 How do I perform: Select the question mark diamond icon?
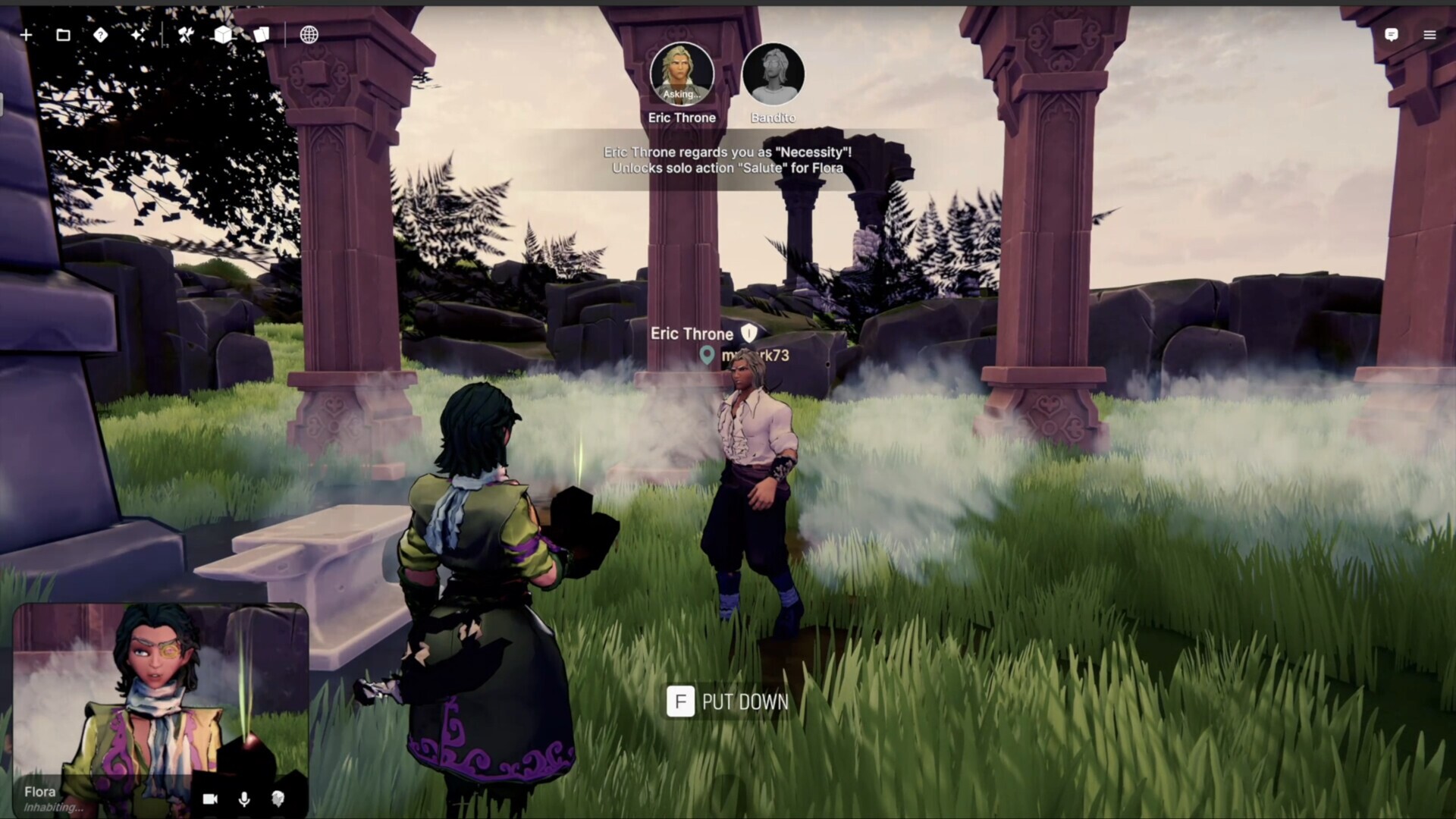(x=100, y=35)
